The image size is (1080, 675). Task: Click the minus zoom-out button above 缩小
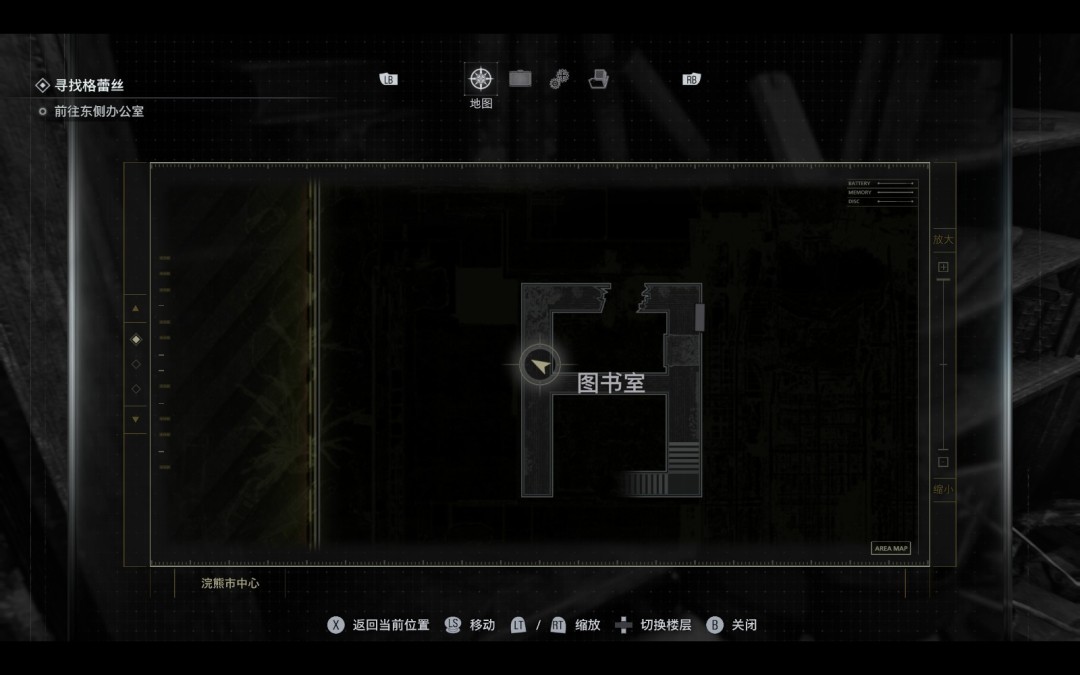tap(942, 462)
